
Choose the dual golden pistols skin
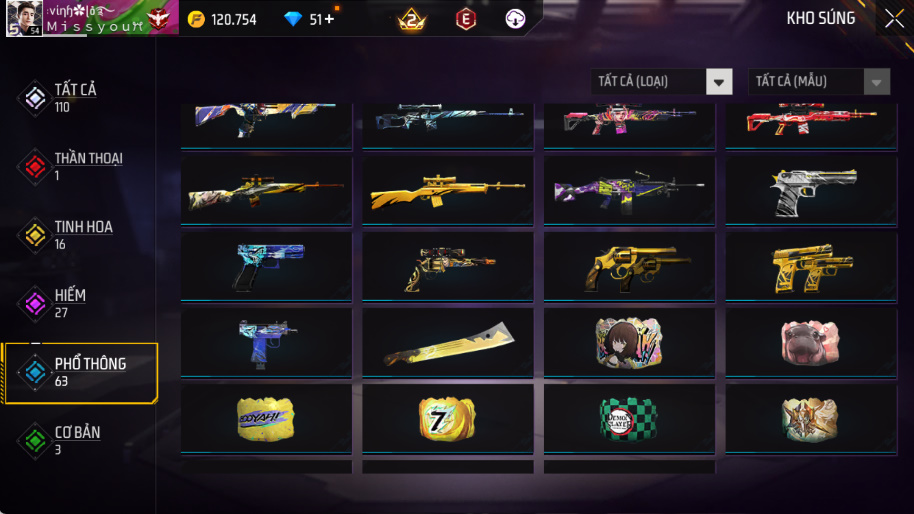pos(810,267)
